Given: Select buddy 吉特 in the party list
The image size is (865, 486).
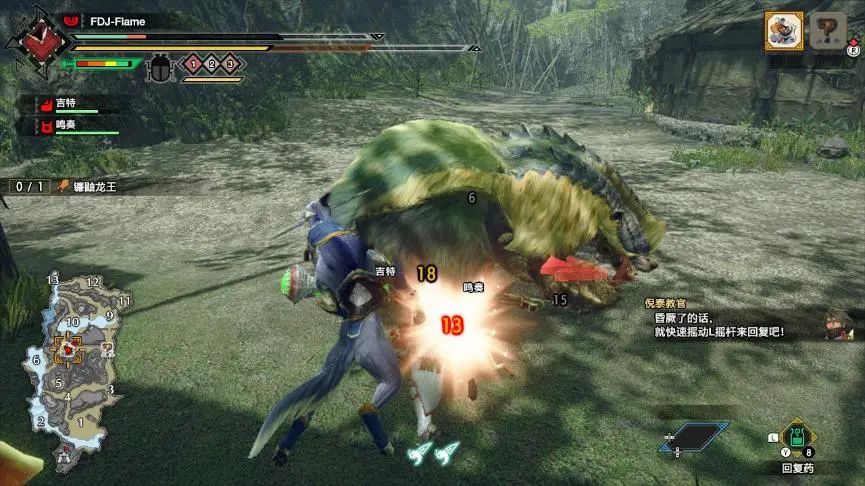Looking at the screenshot, I should coord(64,105).
